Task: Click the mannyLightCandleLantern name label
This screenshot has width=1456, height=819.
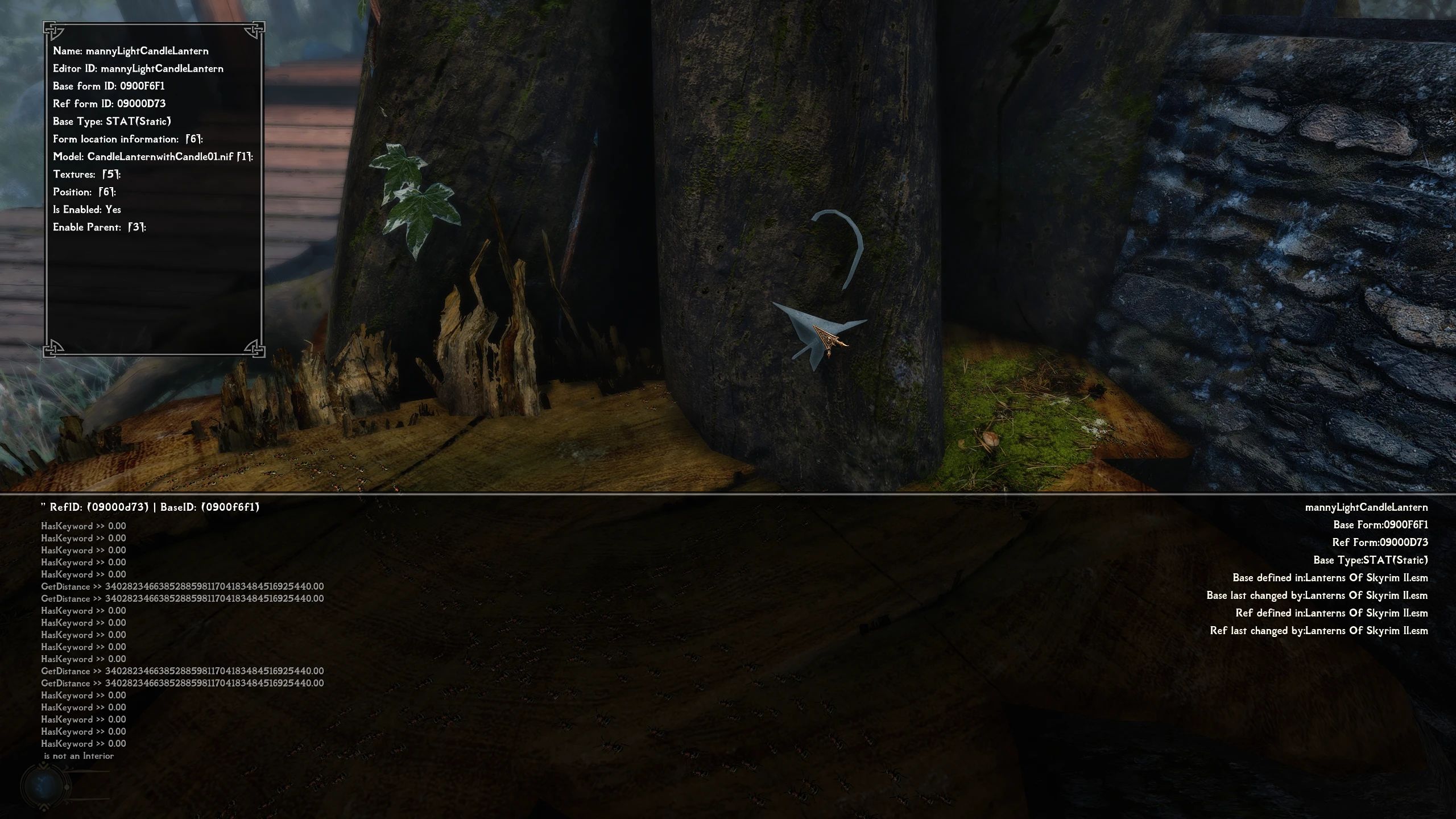Action: point(131,51)
